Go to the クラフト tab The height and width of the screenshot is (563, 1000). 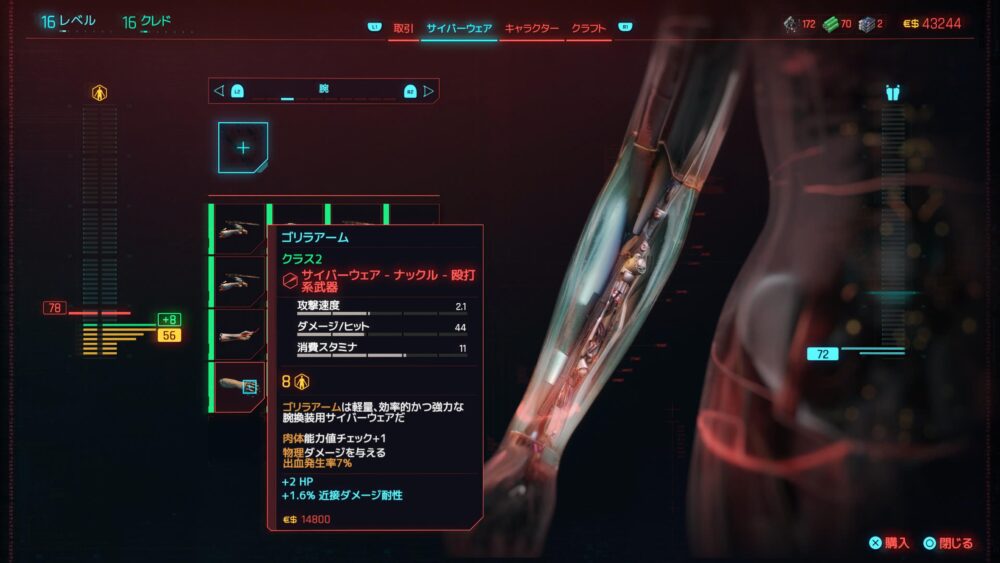(x=588, y=28)
